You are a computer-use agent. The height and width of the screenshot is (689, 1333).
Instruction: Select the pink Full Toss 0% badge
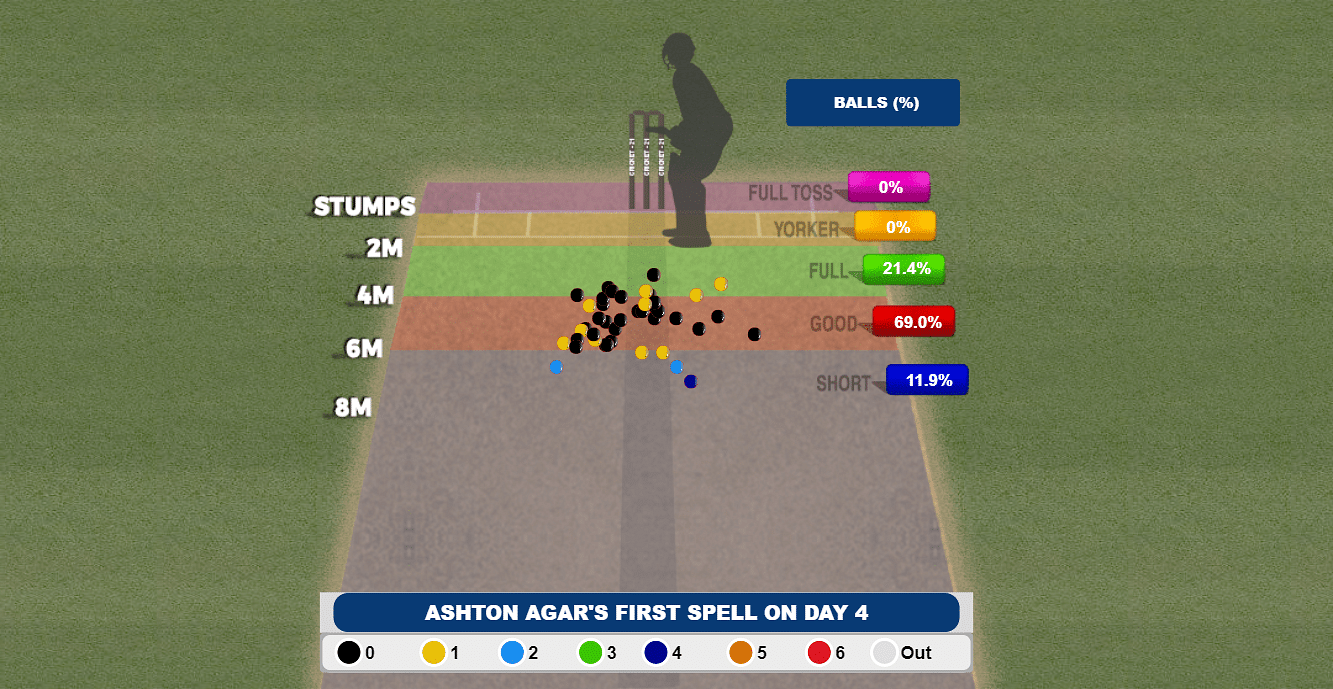tap(889, 187)
